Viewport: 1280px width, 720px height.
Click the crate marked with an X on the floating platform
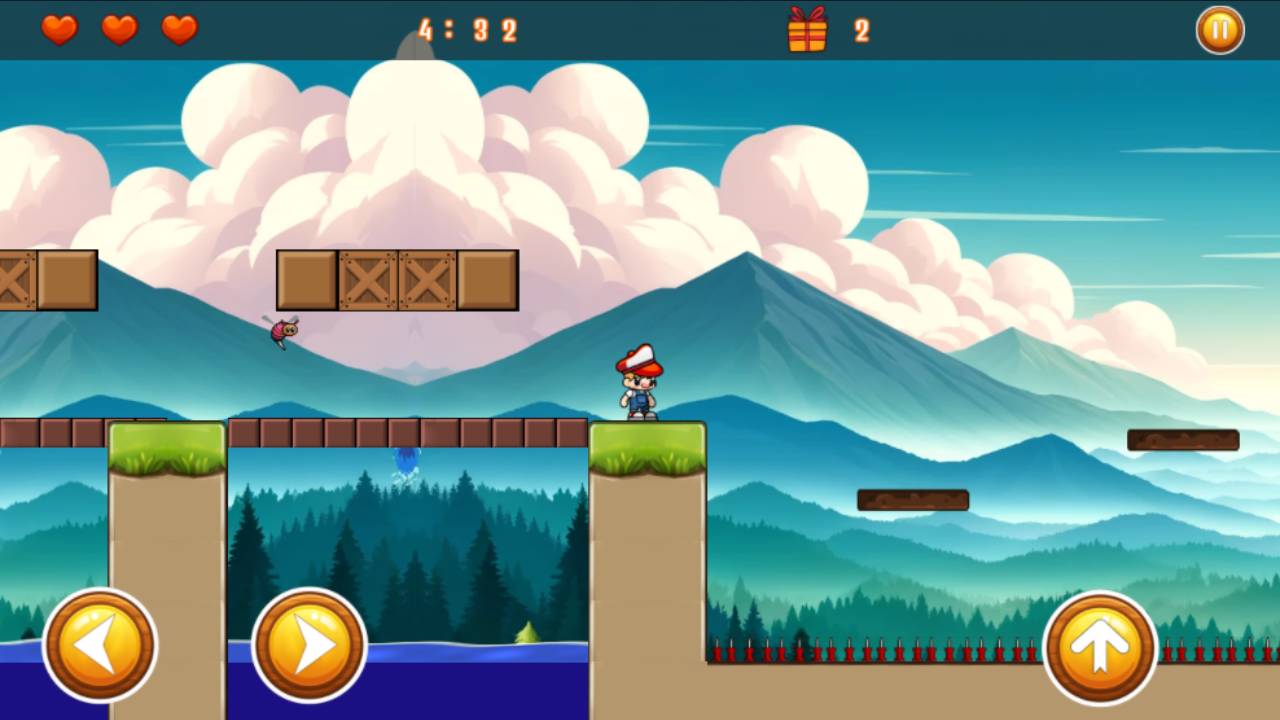tap(367, 279)
